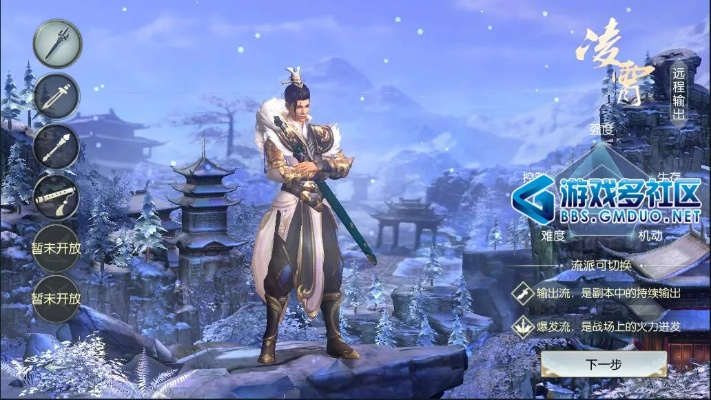Screen dimensions: 711x400
Task: Select the highlighted polearm class icon
Action: pos(56,45)
